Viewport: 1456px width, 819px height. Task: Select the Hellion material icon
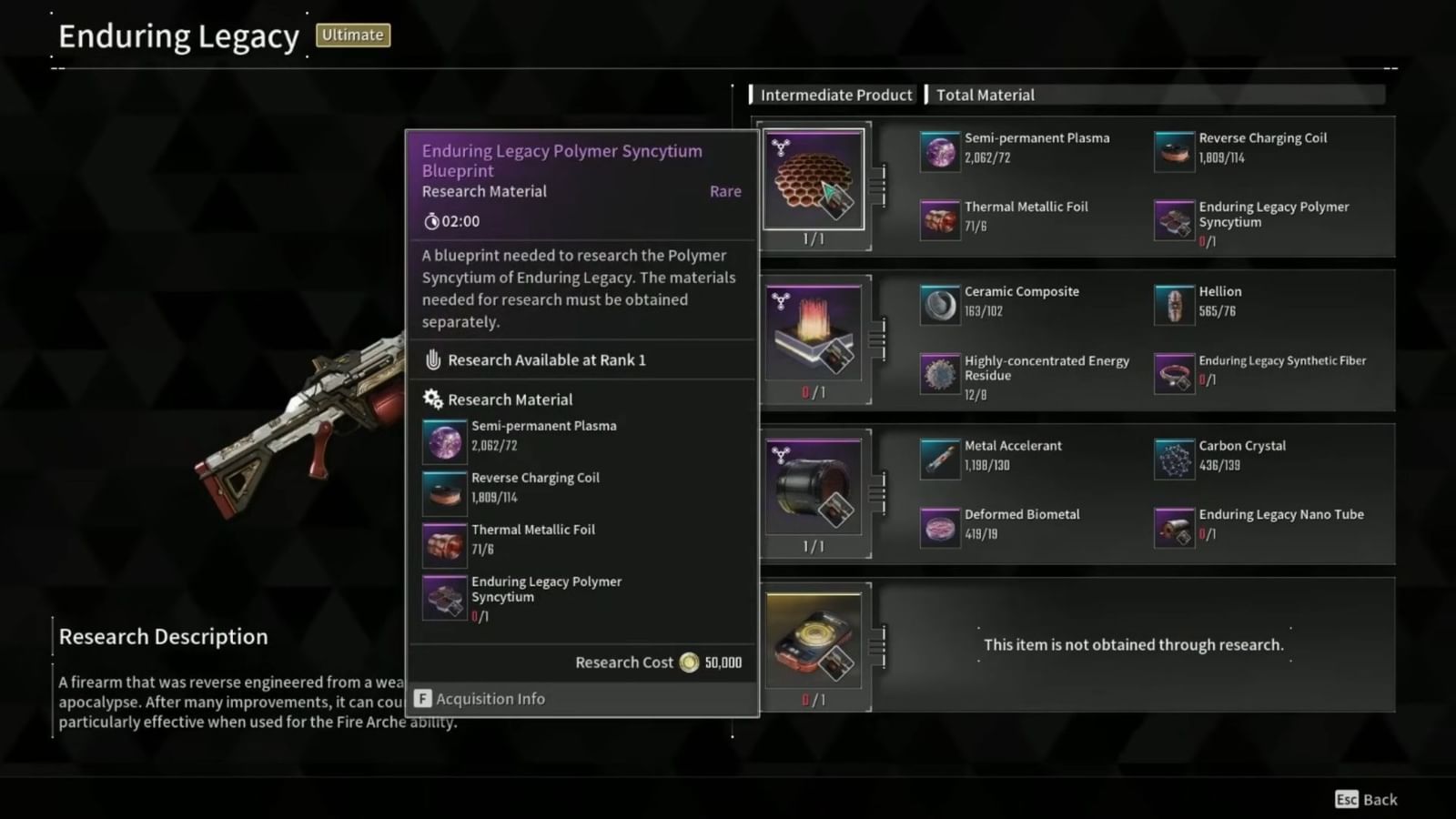point(1174,303)
